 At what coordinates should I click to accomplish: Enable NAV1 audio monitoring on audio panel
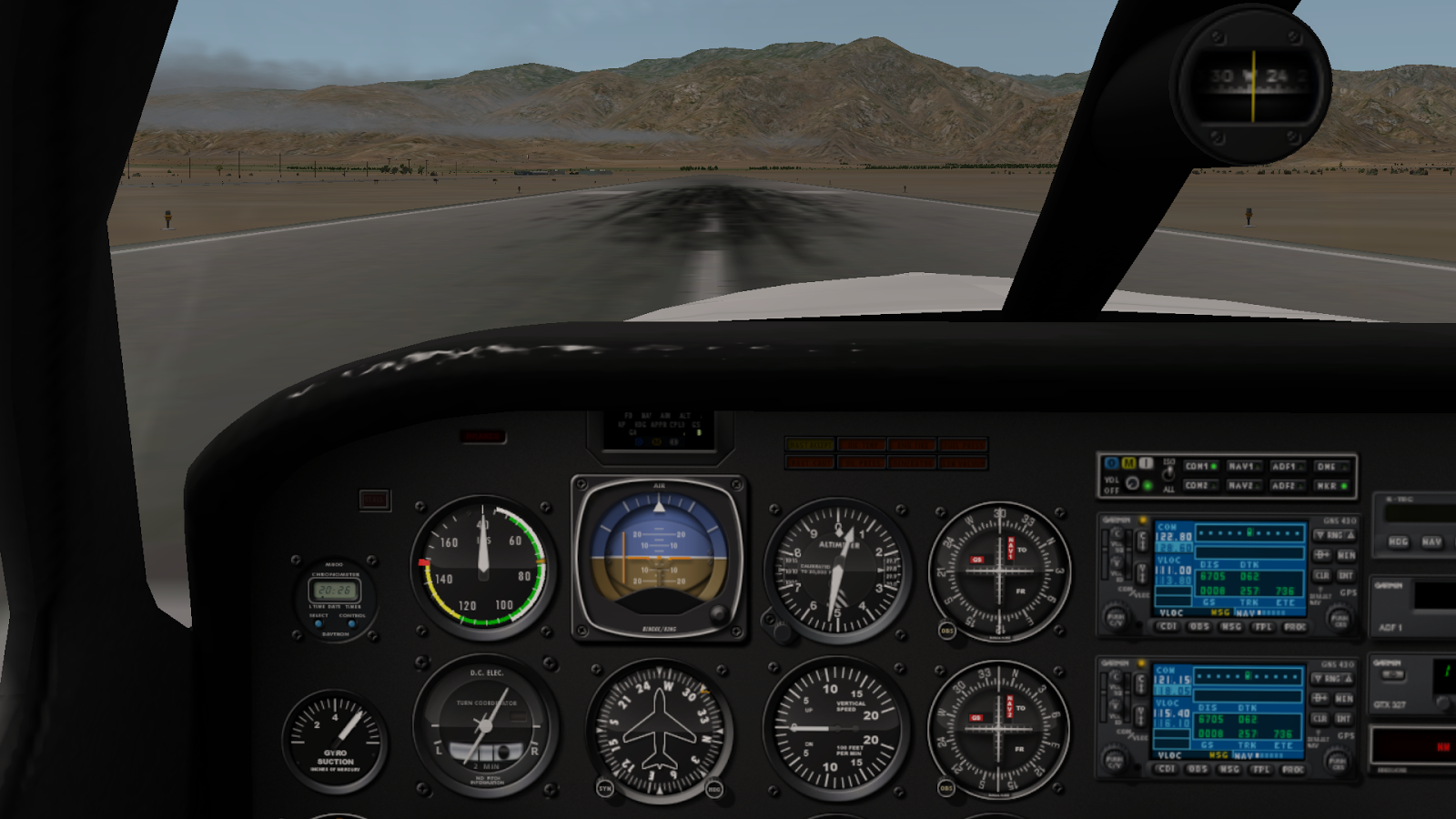(1244, 466)
